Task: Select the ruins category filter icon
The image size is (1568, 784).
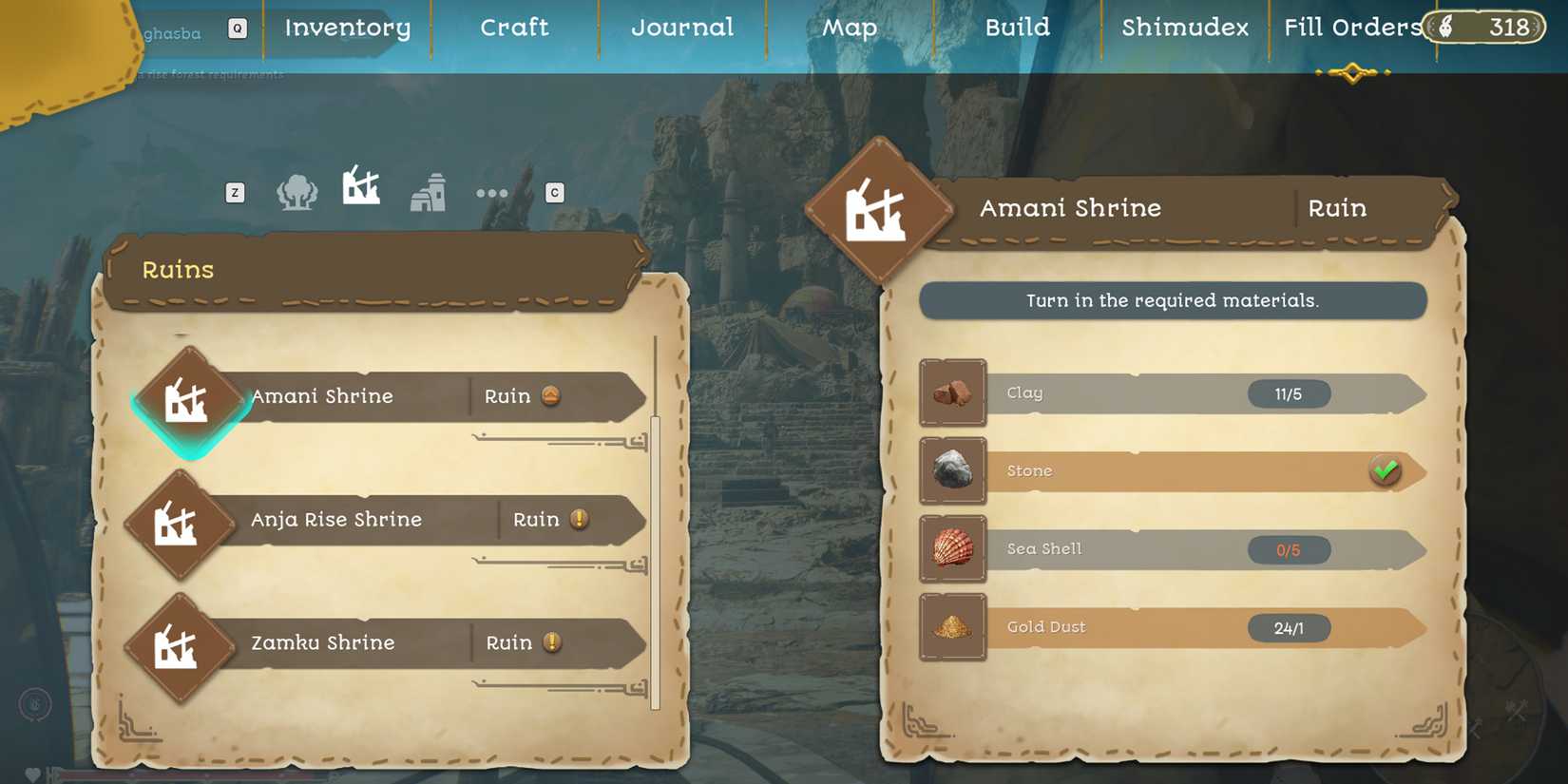Action: [361, 190]
